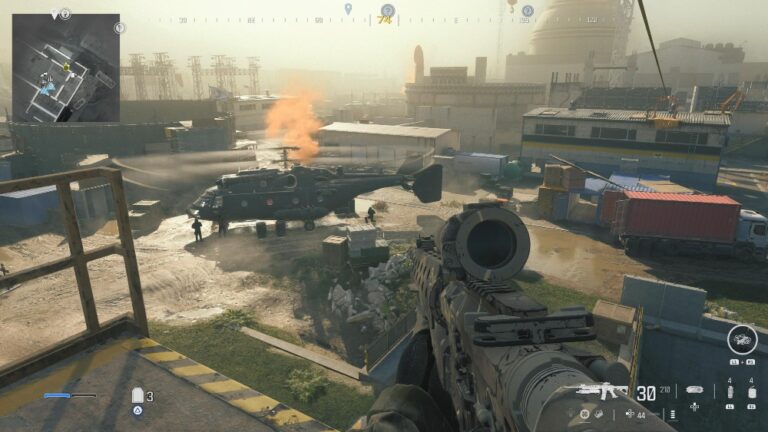The height and width of the screenshot is (432, 768).
Task: Activate the circled killstreak icon
Action: pos(742,339)
